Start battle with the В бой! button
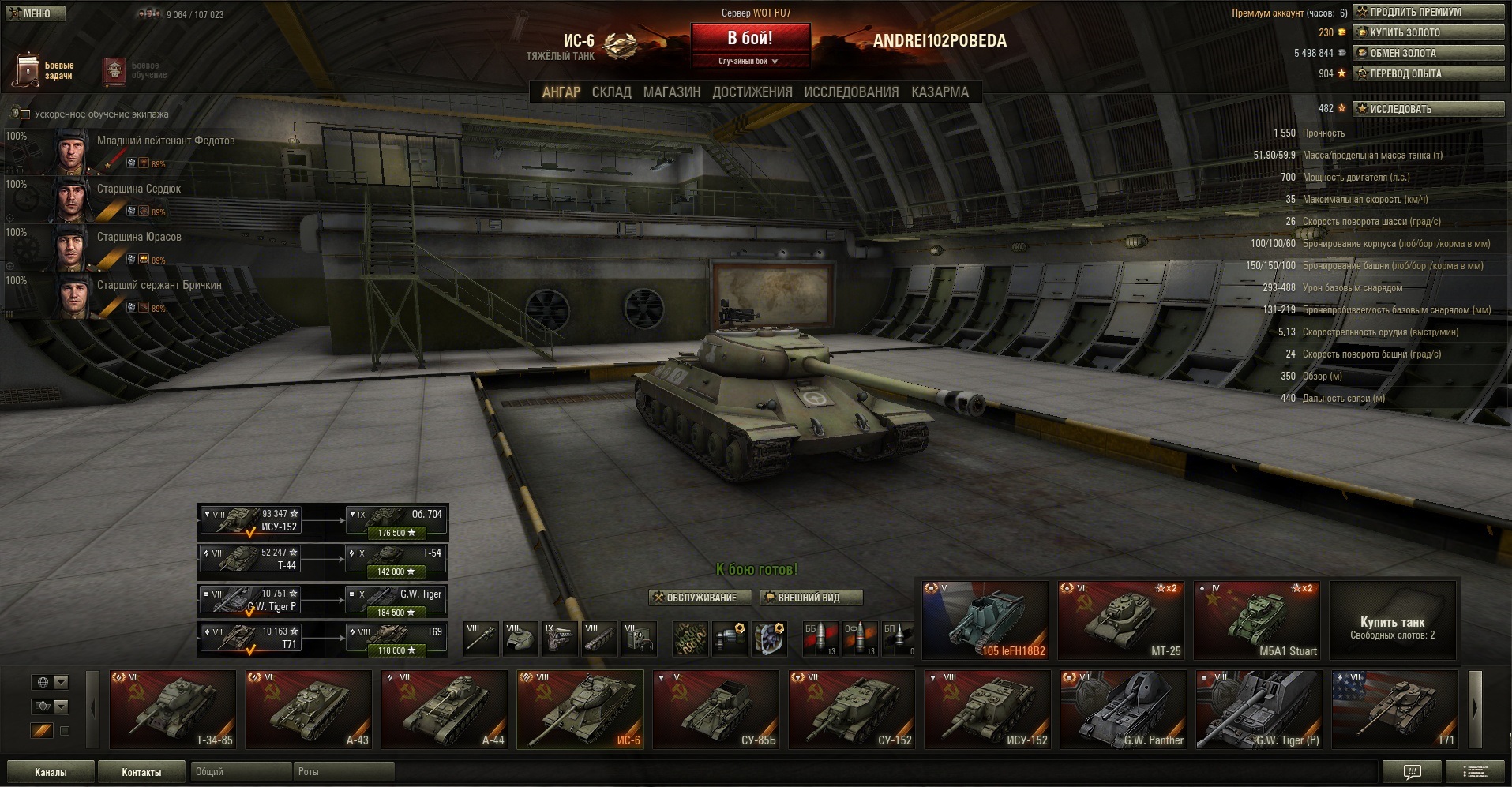Screen dimensions: 1512x787 (x=750, y=39)
